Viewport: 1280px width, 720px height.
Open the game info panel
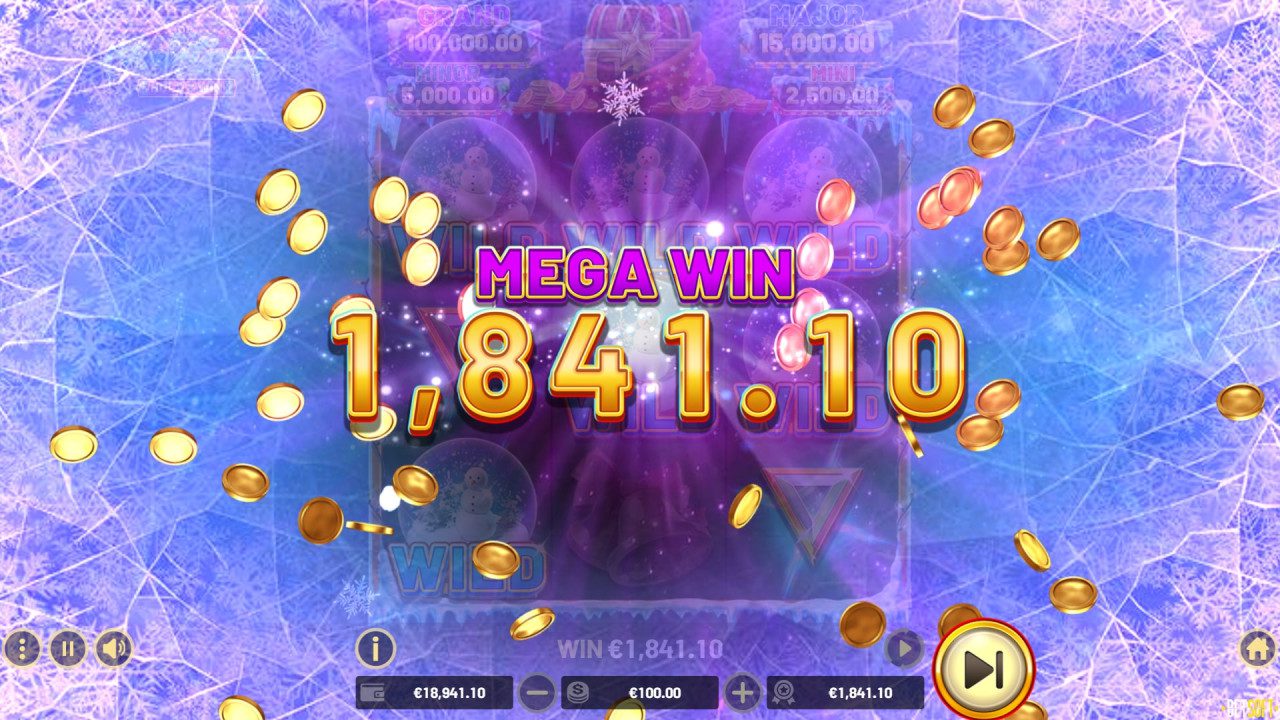(374, 648)
